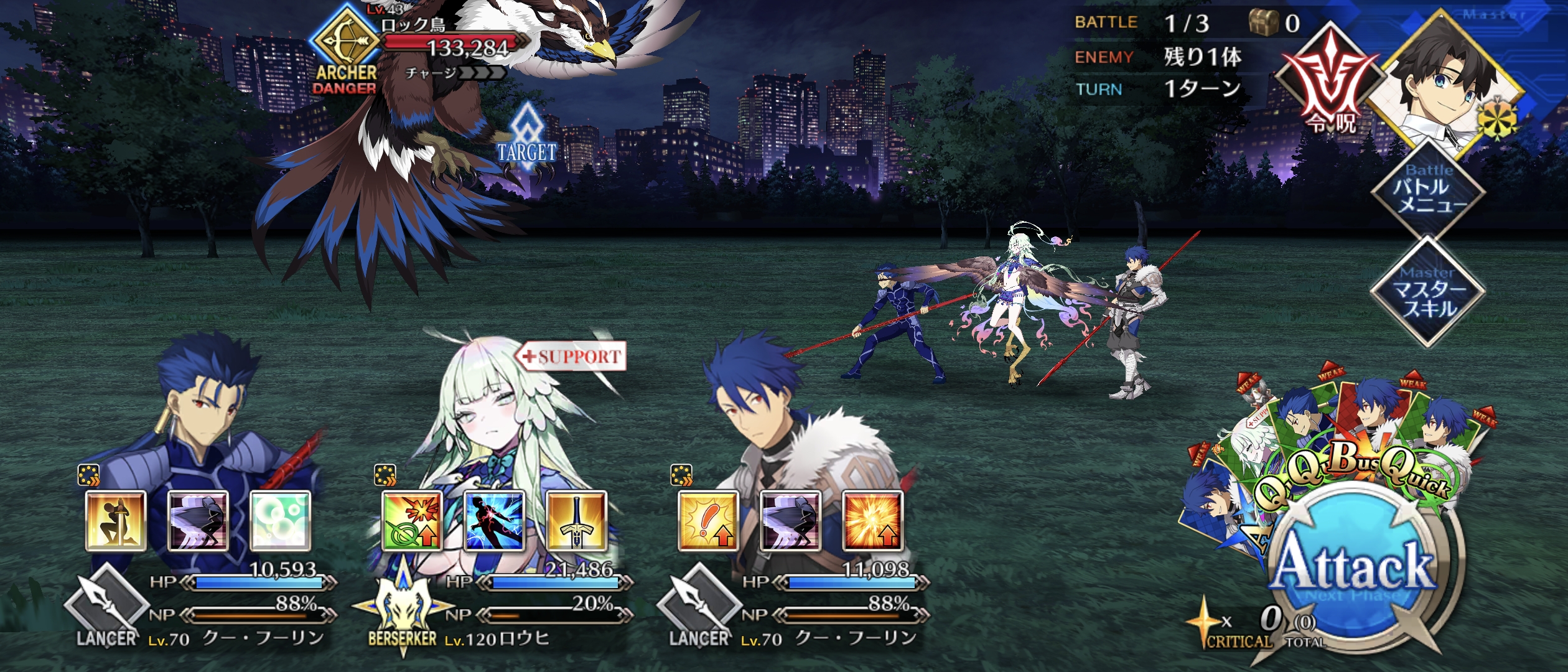Activate the right Lancer's orange explosion skill
1568x672 pixels.
pyautogui.click(x=872, y=520)
